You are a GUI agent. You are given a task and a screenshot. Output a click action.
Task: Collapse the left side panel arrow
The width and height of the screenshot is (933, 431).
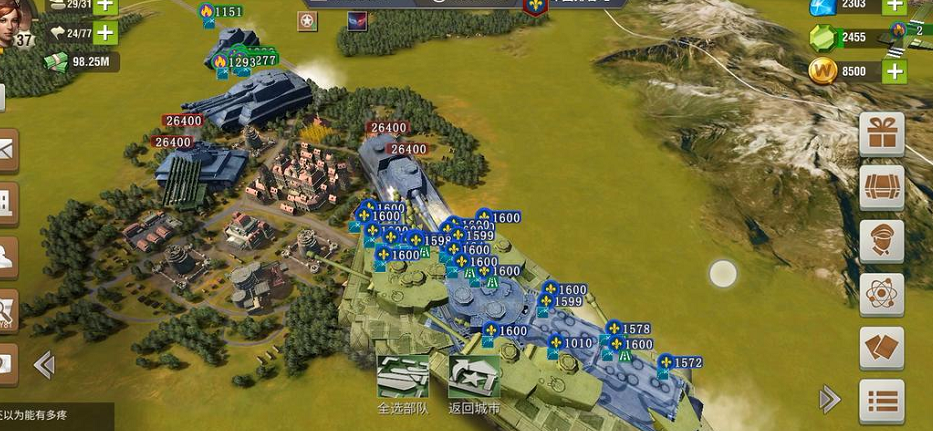pyautogui.click(x=44, y=364)
